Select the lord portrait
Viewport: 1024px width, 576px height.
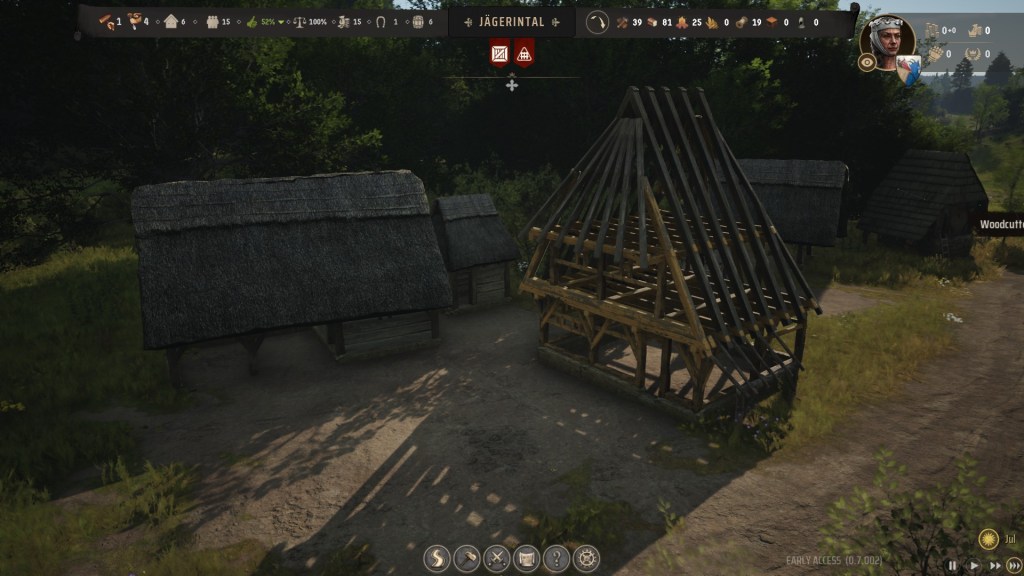(887, 40)
